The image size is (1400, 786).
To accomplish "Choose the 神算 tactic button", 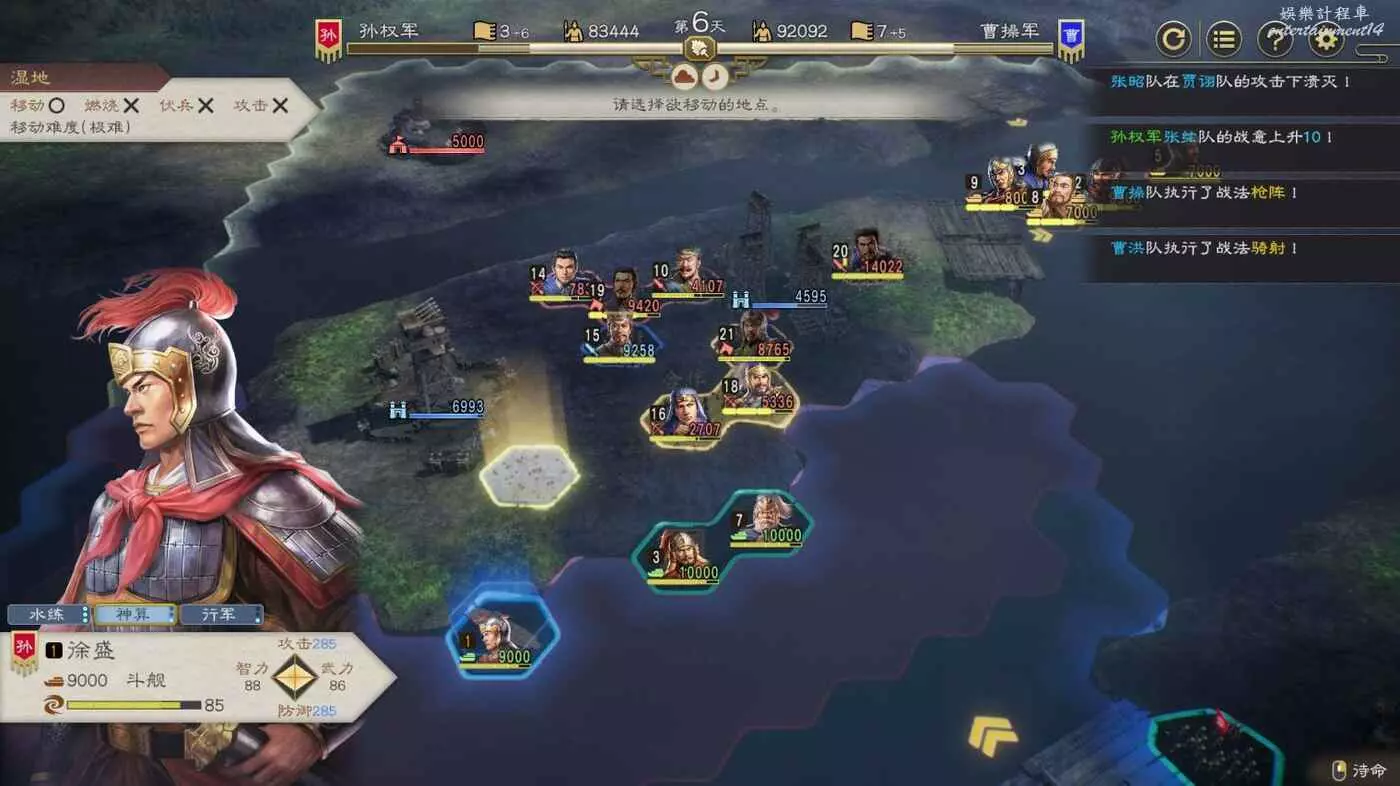I will coord(135,614).
